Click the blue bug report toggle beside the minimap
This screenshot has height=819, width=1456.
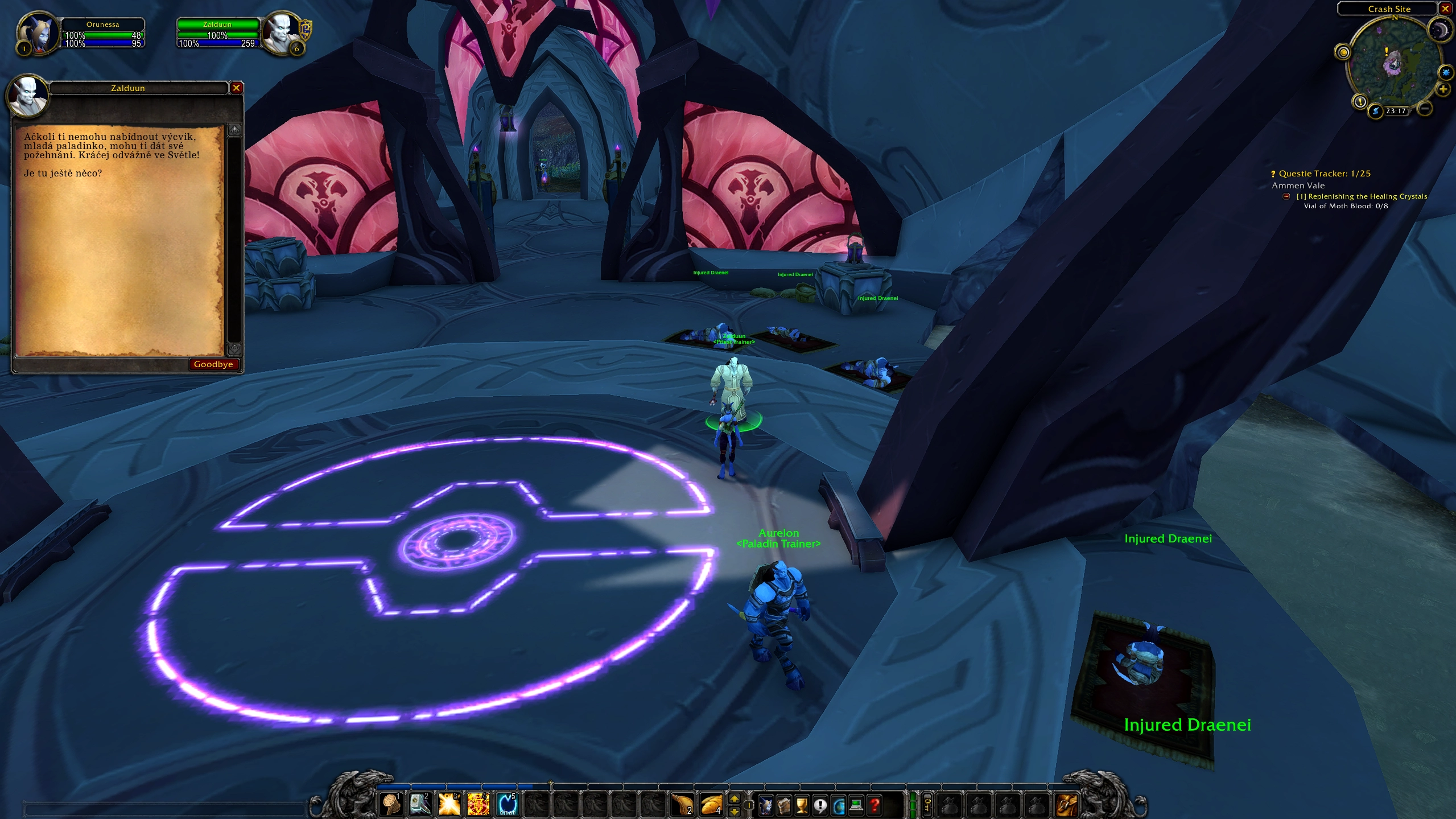coord(1446,73)
